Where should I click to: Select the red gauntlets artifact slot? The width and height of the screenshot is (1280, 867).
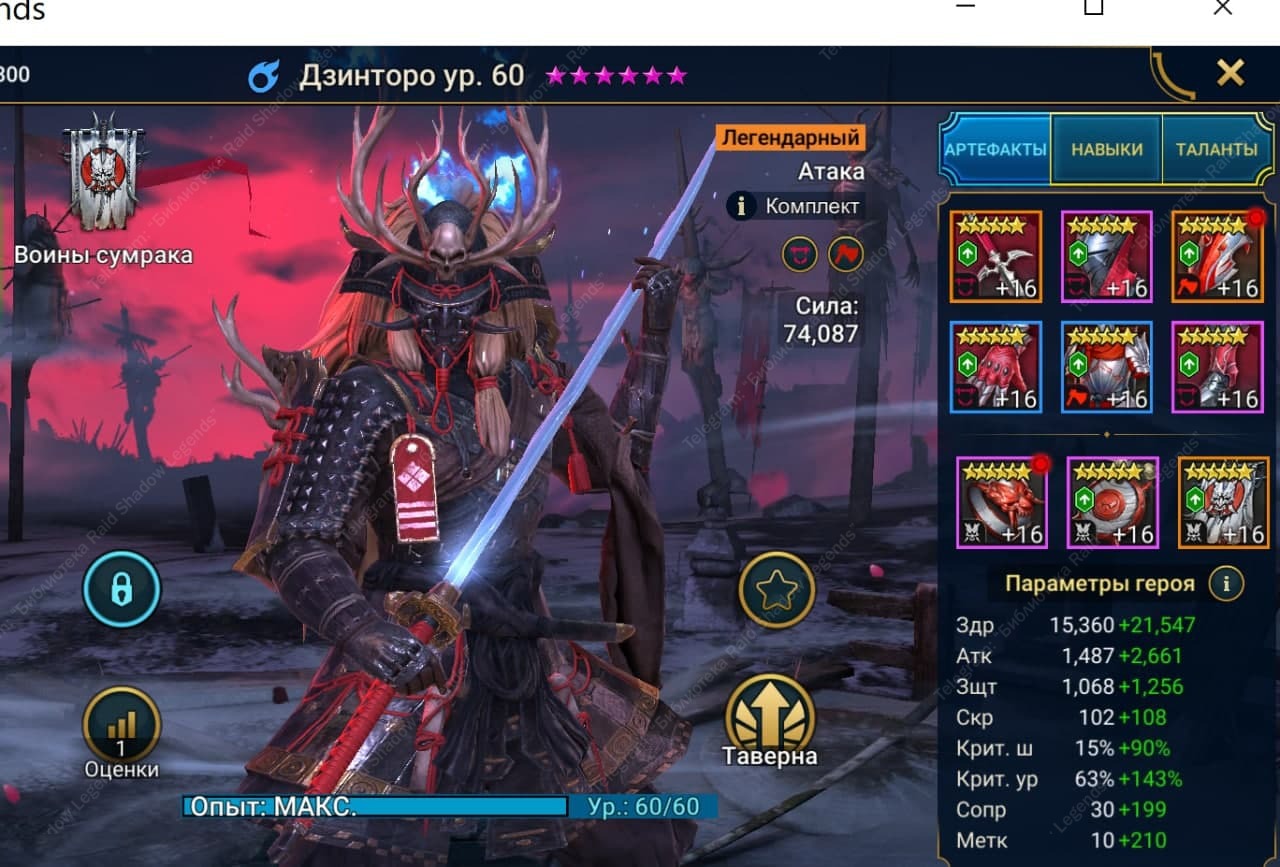[x=996, y=366]
